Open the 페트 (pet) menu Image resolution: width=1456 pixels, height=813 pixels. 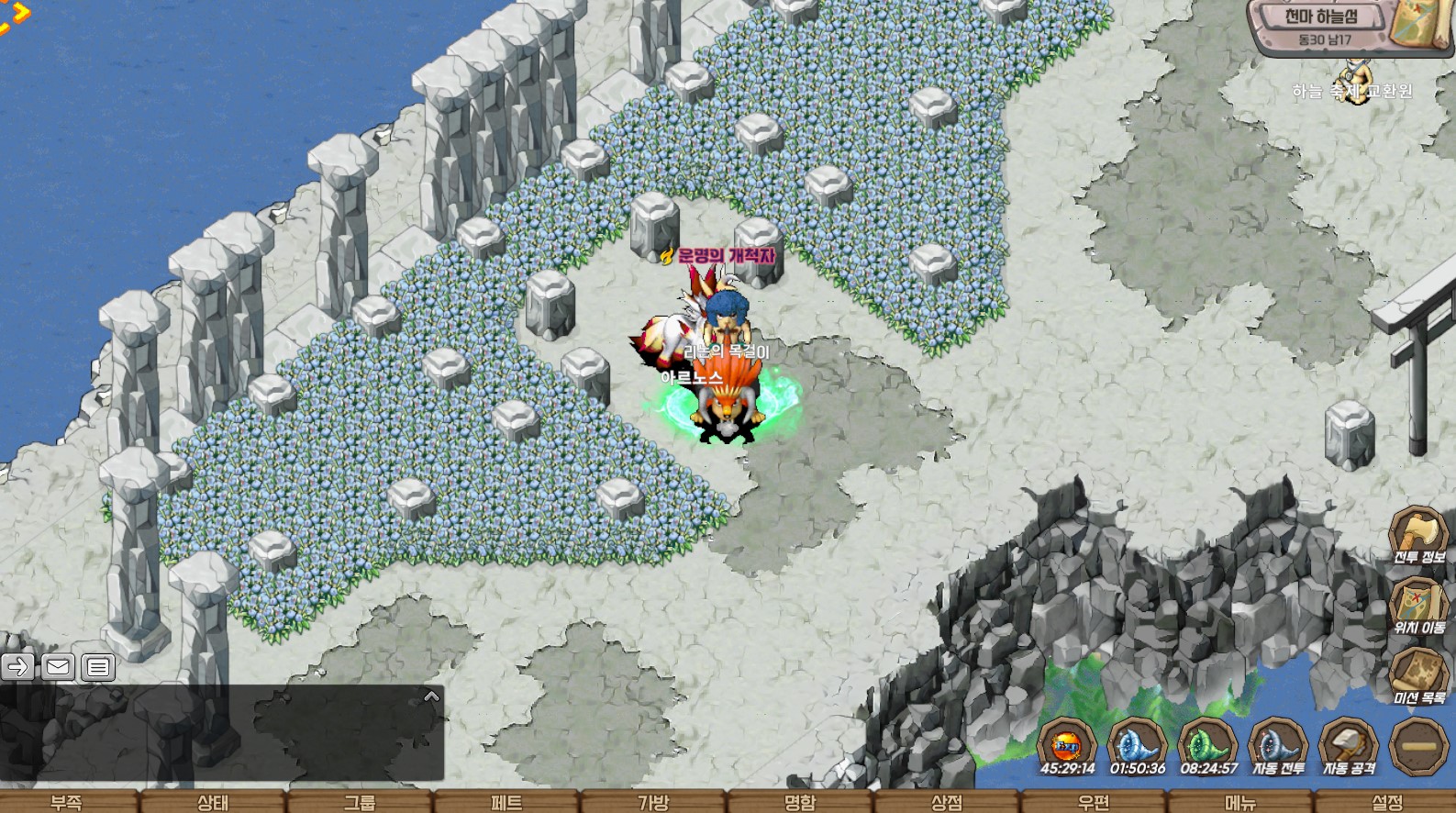pos(506,802)
